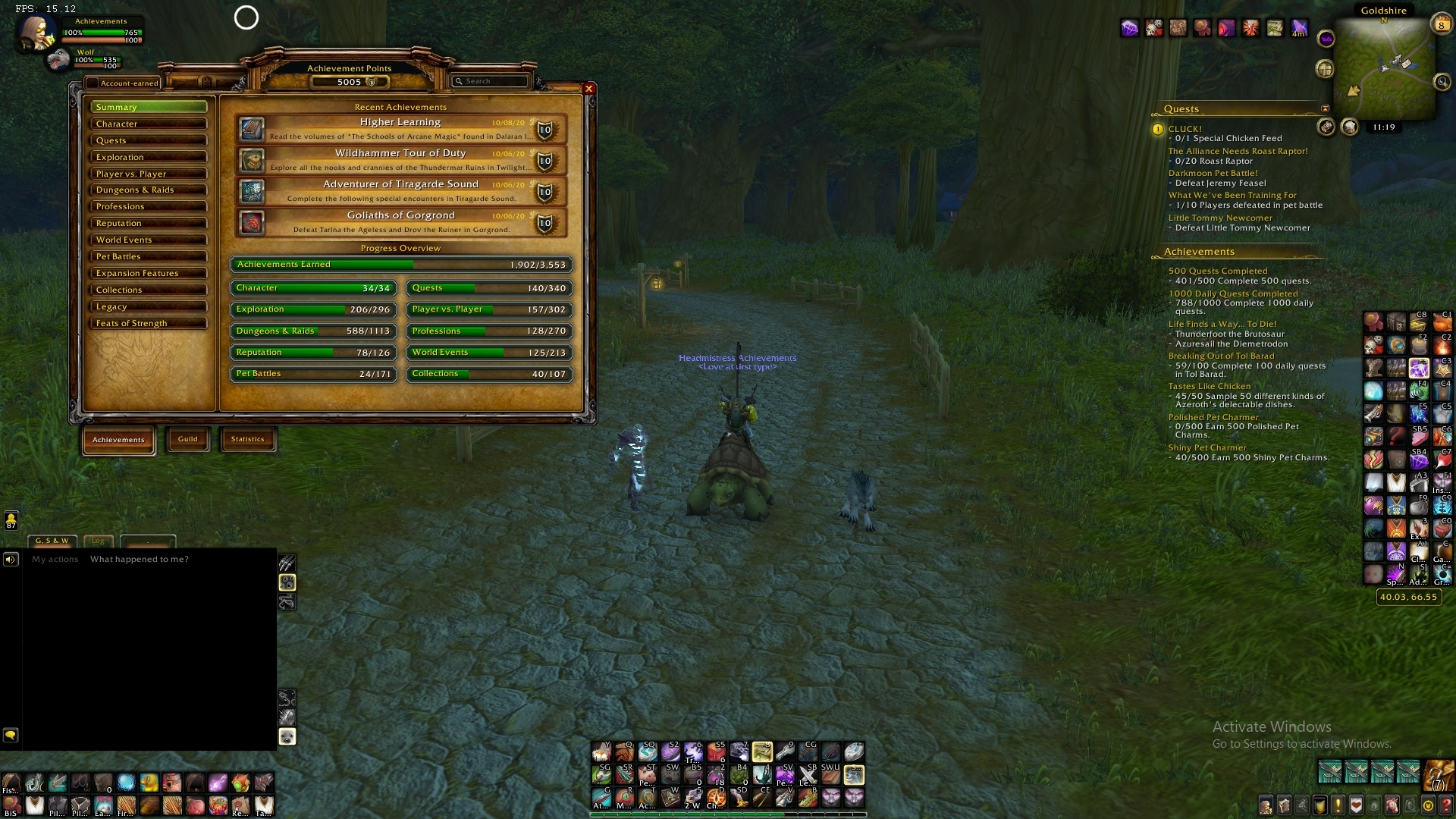Open the Log chat tab

click(x=98, y=541)
